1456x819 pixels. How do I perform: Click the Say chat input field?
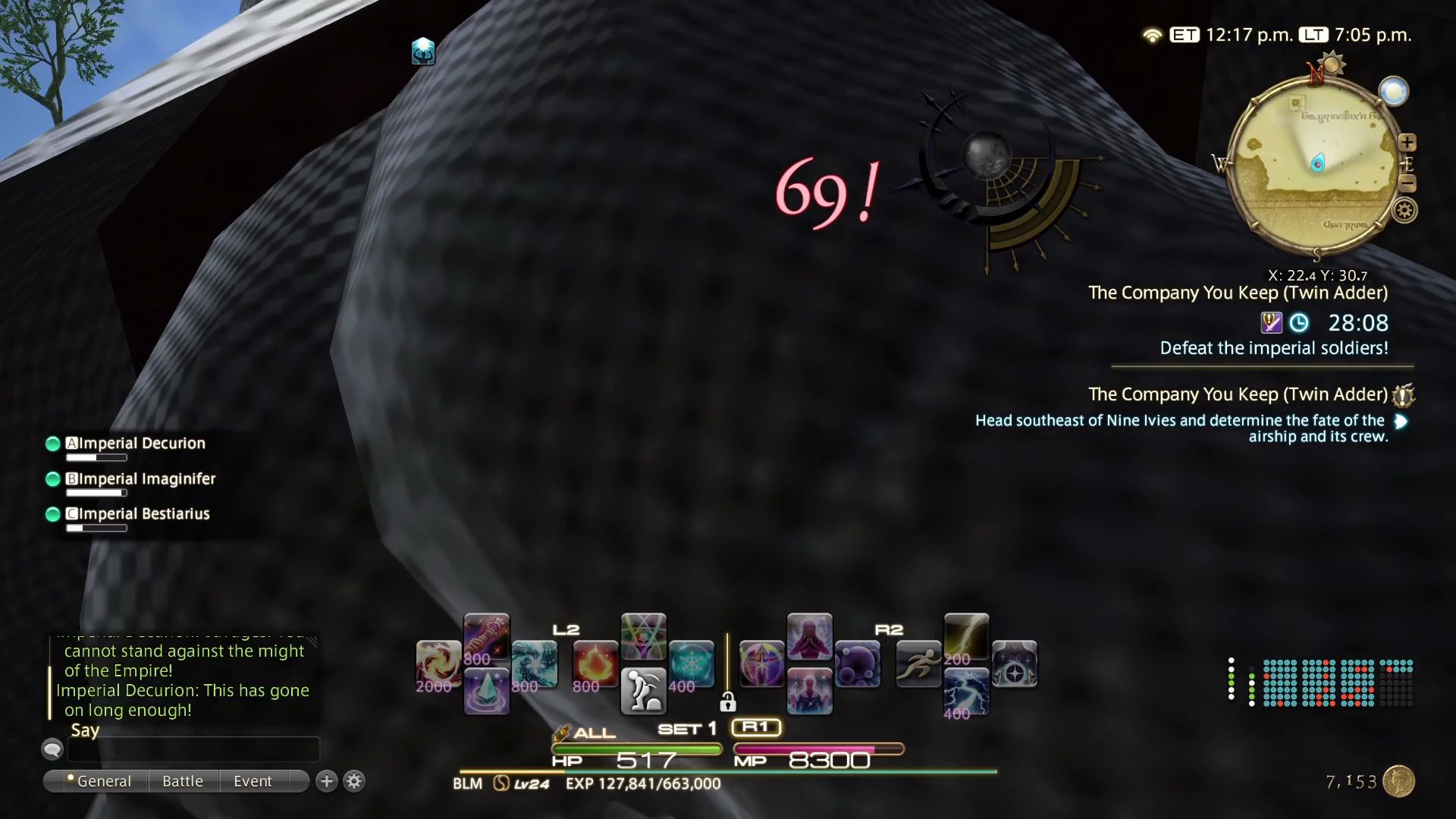point(193,749)
